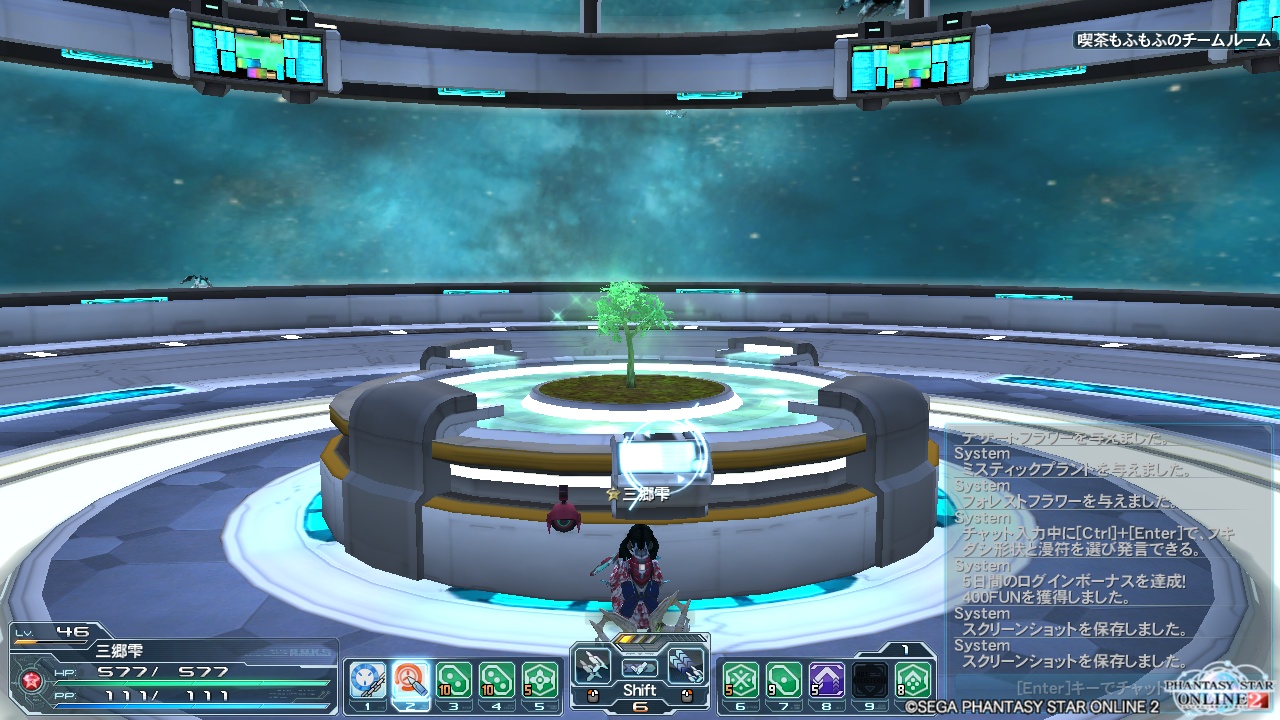Click the chat input field
The height and width of the screenshot is (720, 1280).
click(1090, 688)
